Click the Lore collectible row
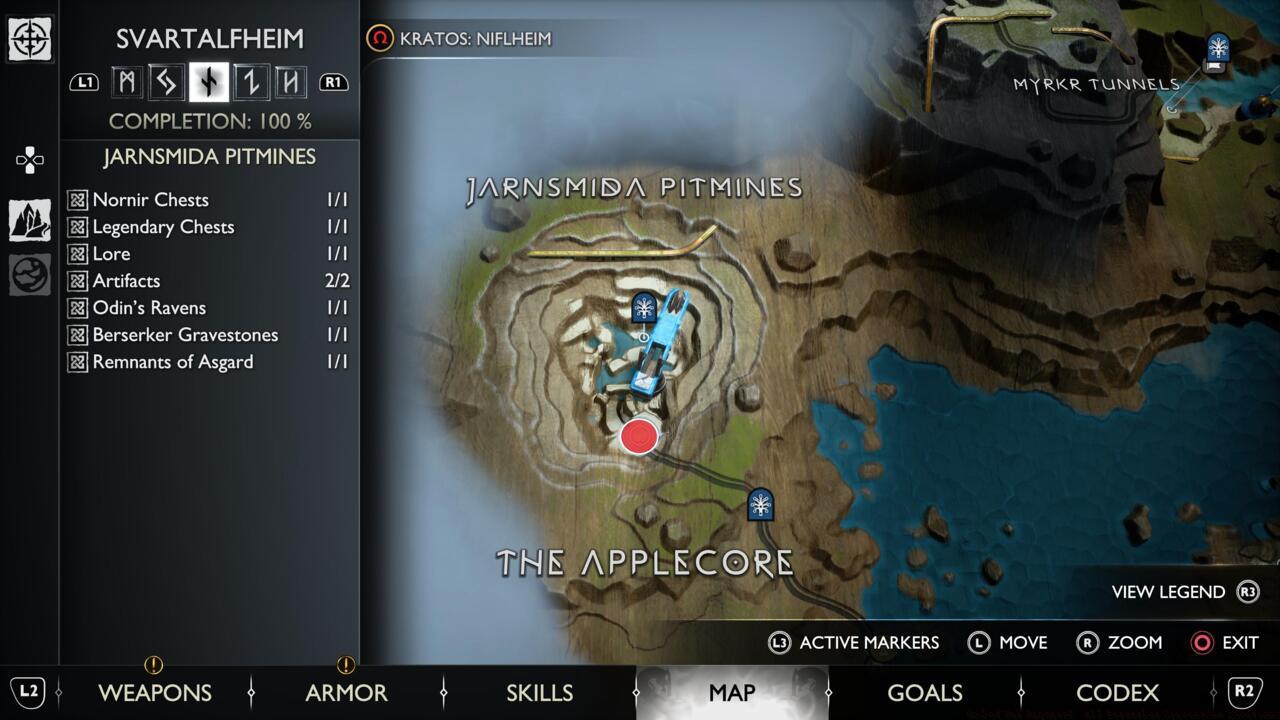Viewport: 1280px width, 720px height. coord(208,254)
